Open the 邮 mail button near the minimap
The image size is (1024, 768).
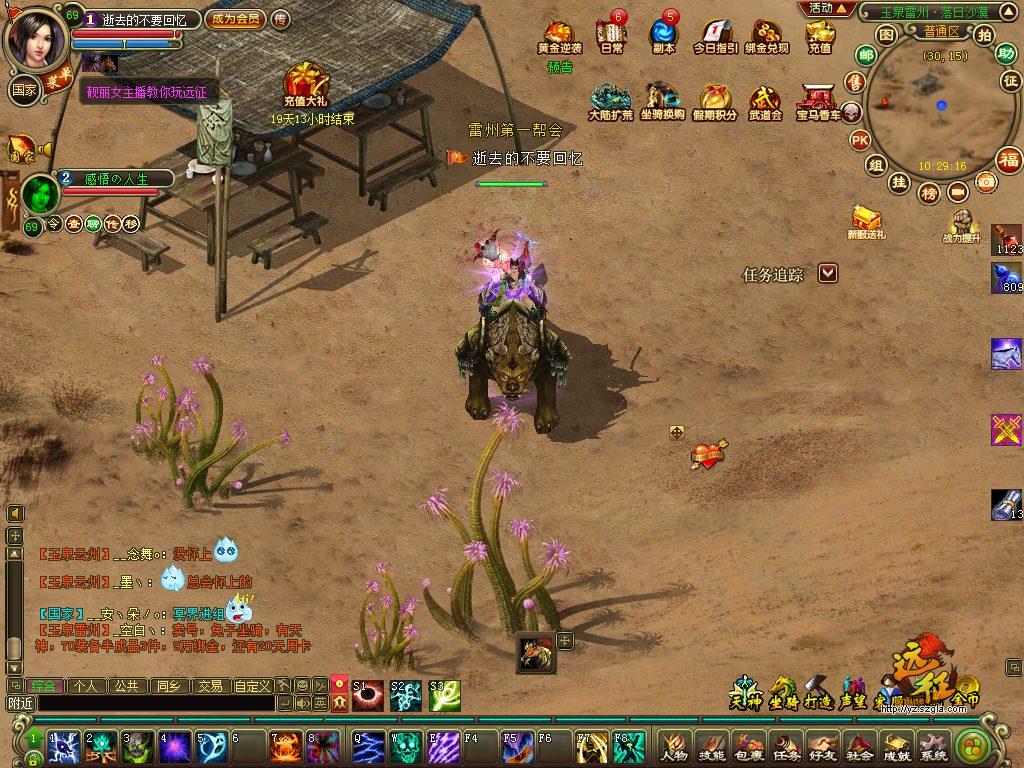(866, 55)
